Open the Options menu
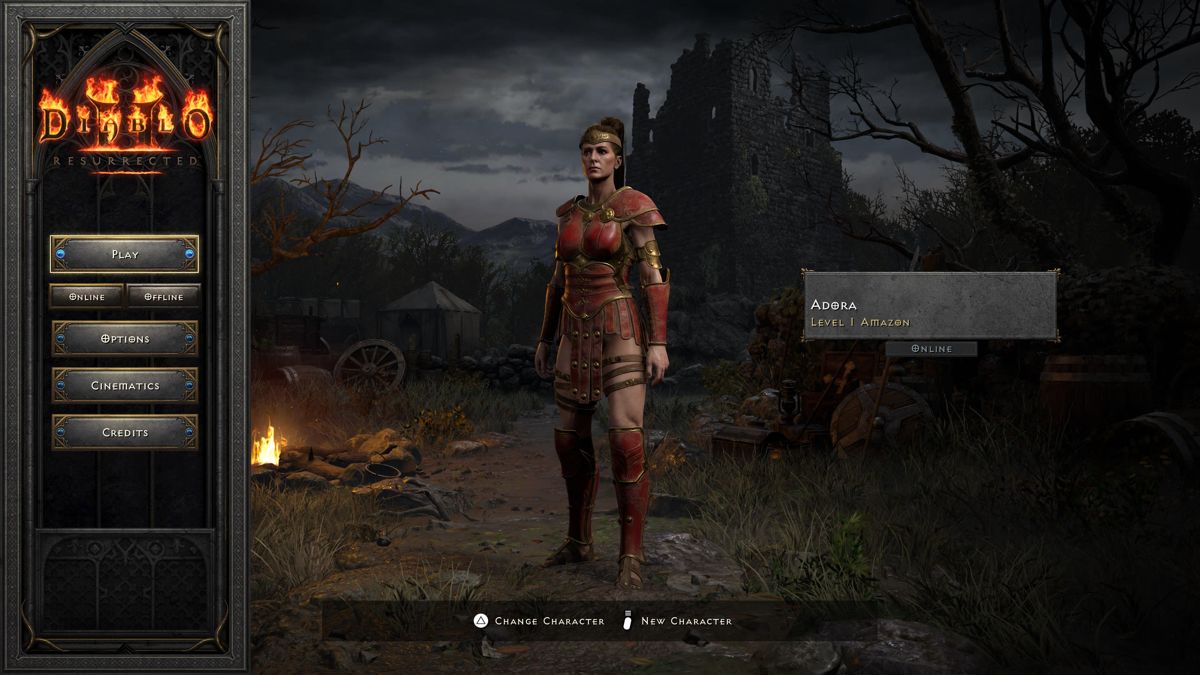This screenshot has height=675, width=1200. click(x=125, y=339)
